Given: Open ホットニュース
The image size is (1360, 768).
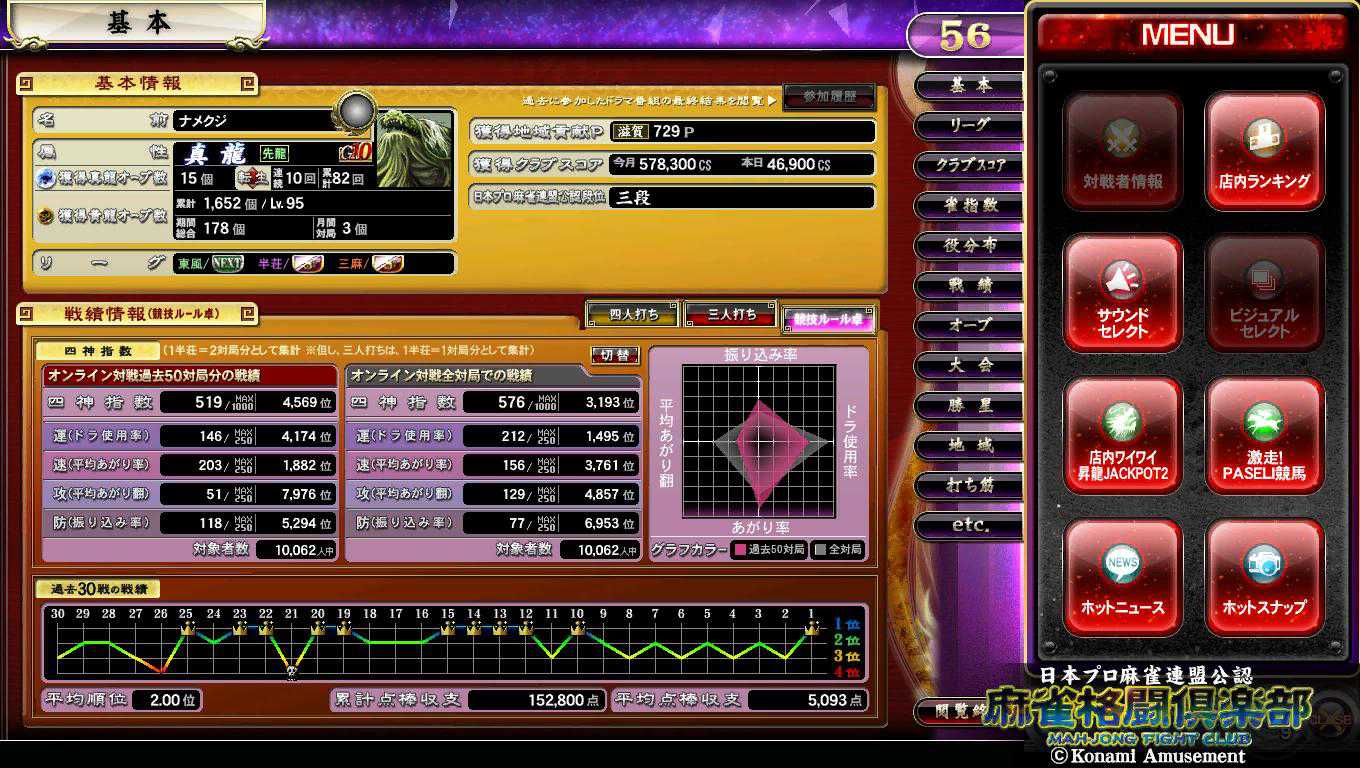Looking at the screenshot, I should [1123, 578].
